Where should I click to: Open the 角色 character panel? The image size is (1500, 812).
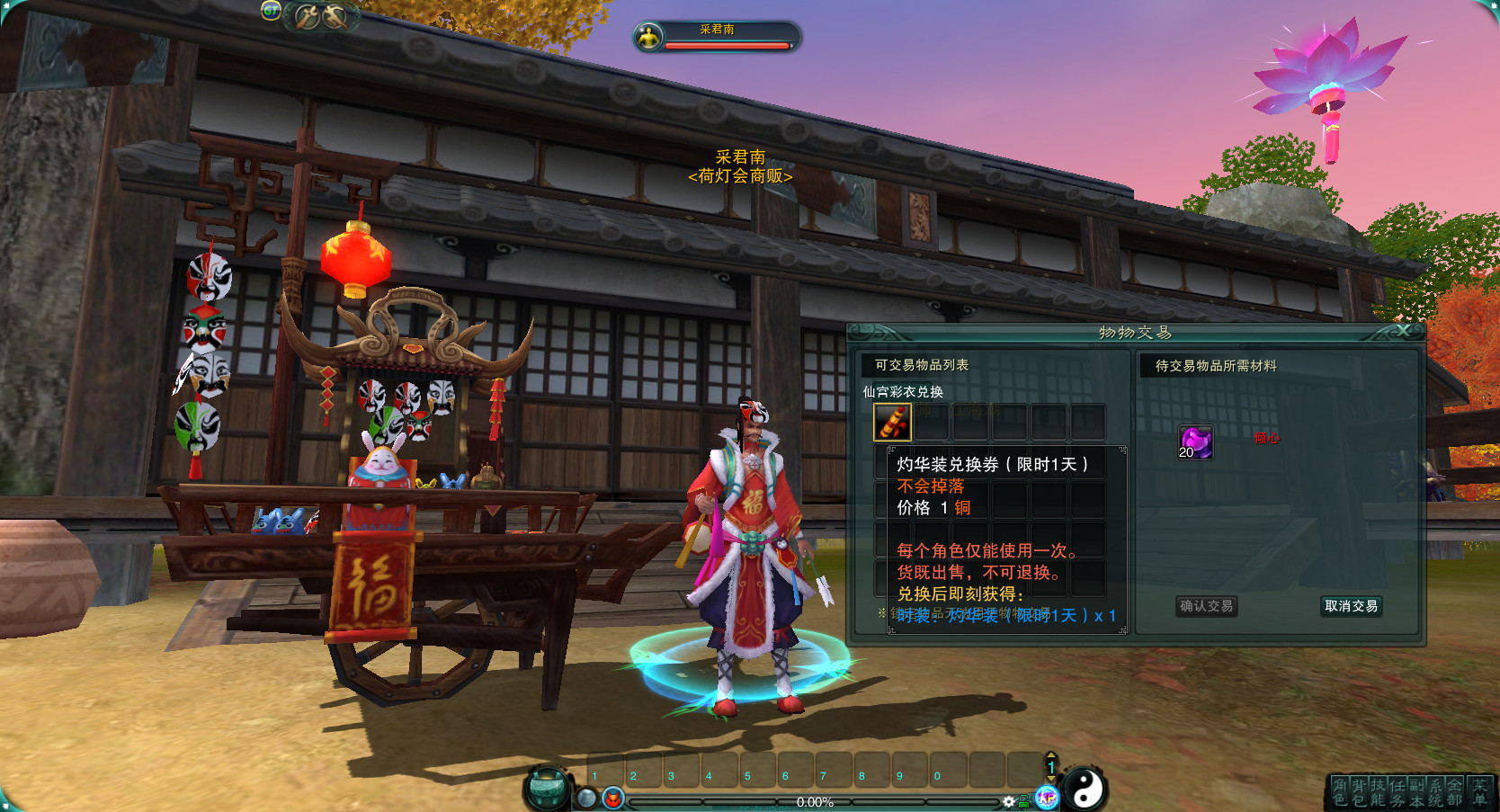[1340, 792]
